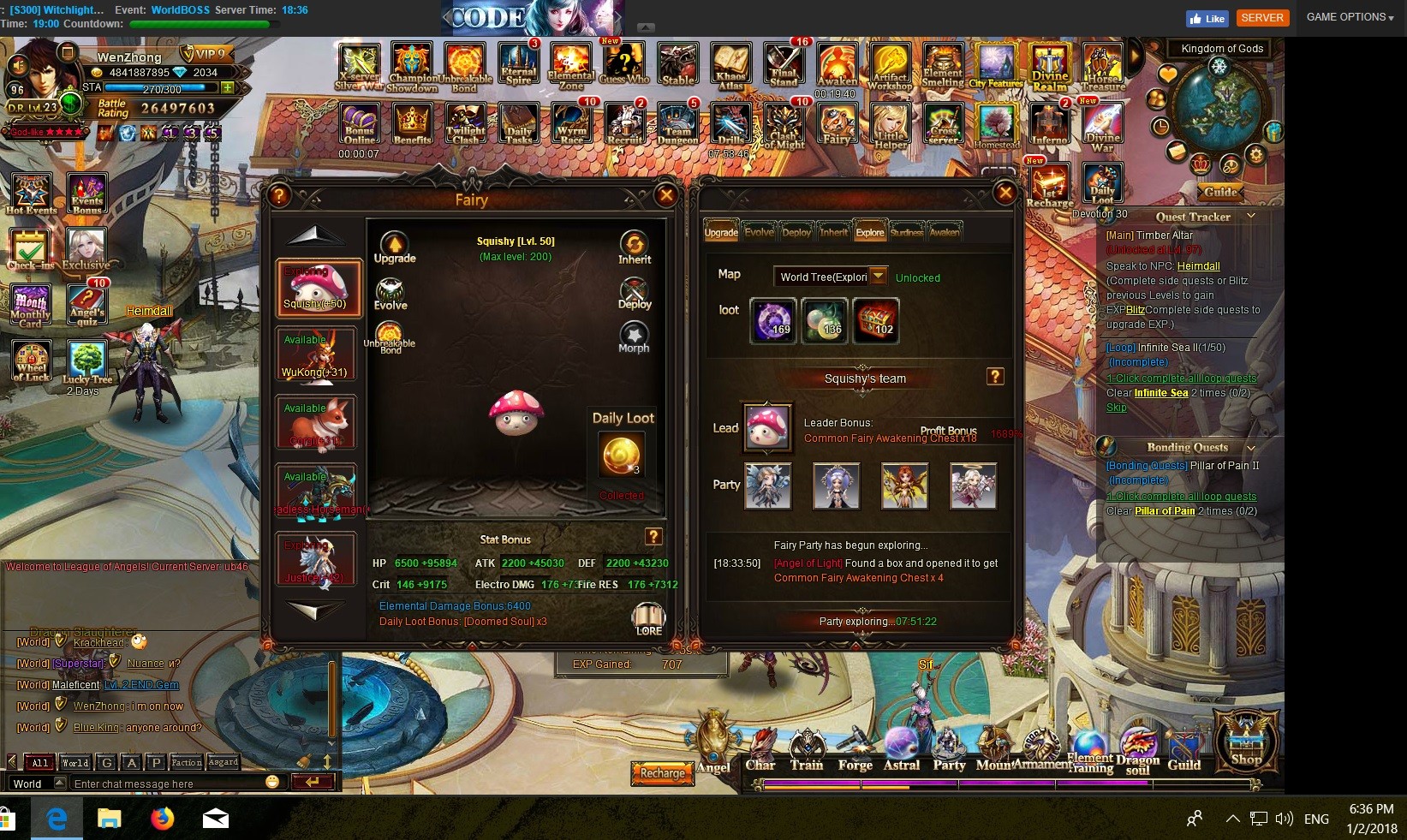Image resolution: width=1407 pixels, height=840 pixels.
Task: Follow the Heimdall NPC quest link
Action: [1198, 266]
